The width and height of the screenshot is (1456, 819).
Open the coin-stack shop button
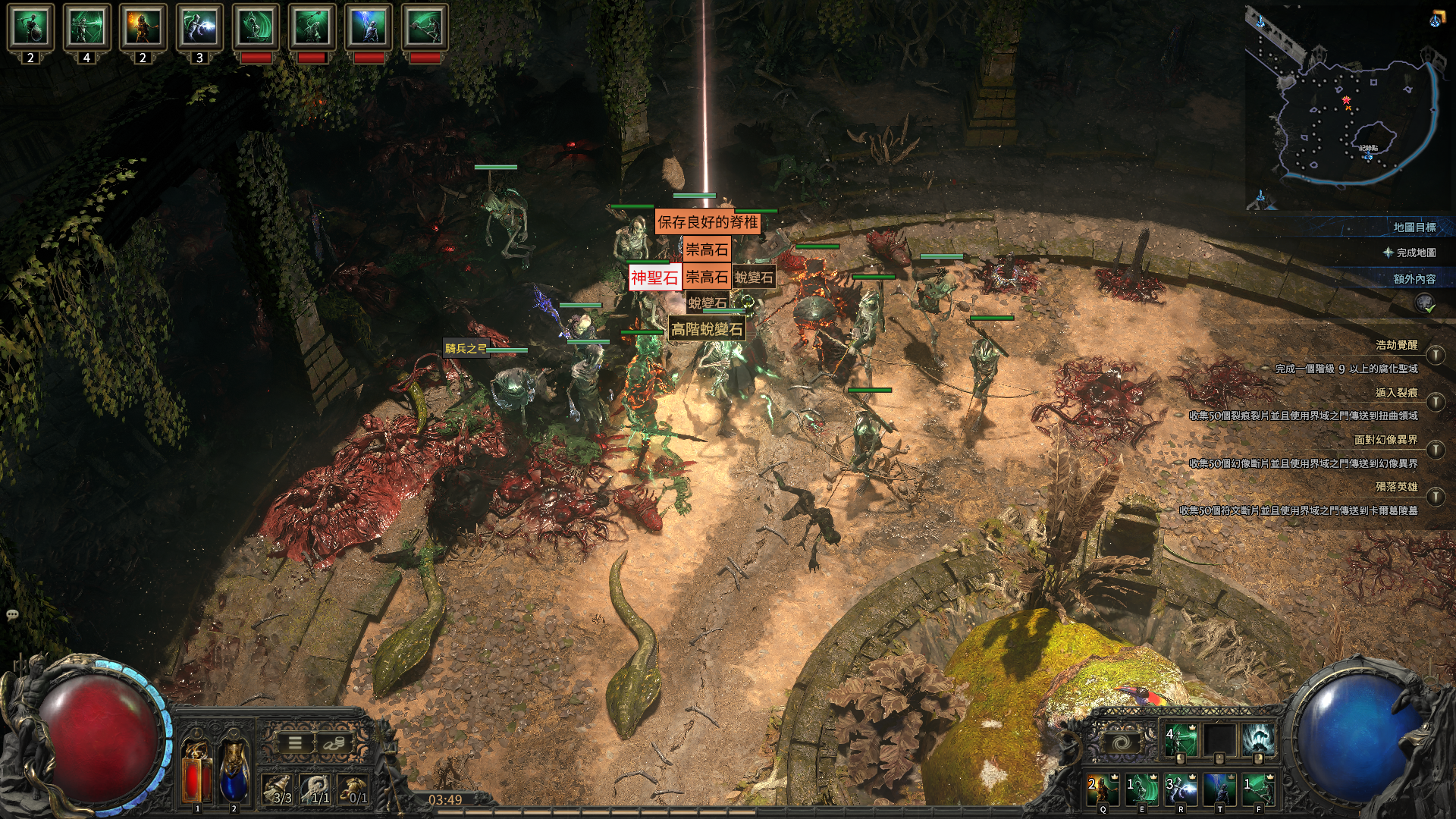click(332, 743)
